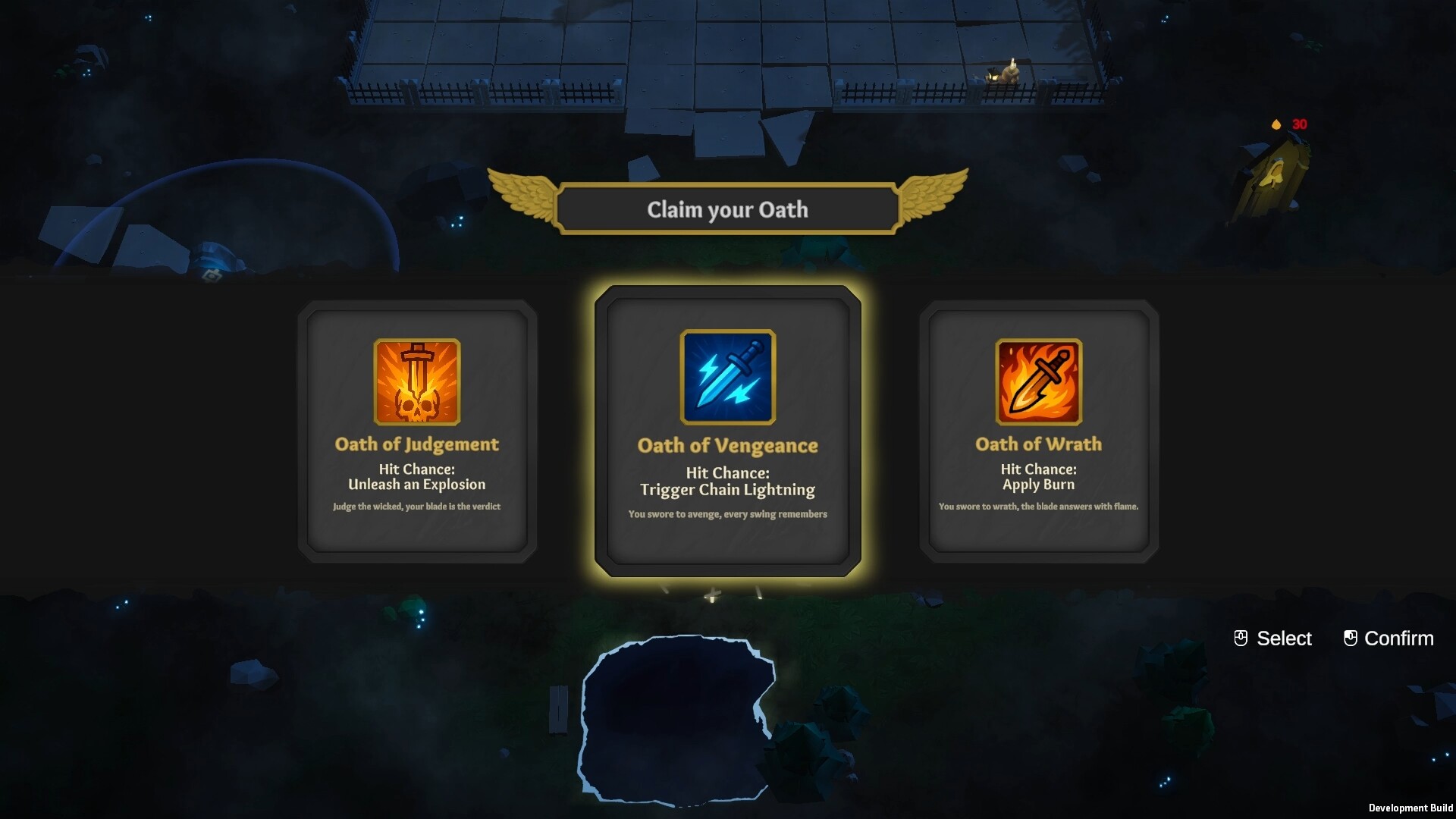Click the blue lightning dagger icon for Oath of Vengeance

point(727,378)
